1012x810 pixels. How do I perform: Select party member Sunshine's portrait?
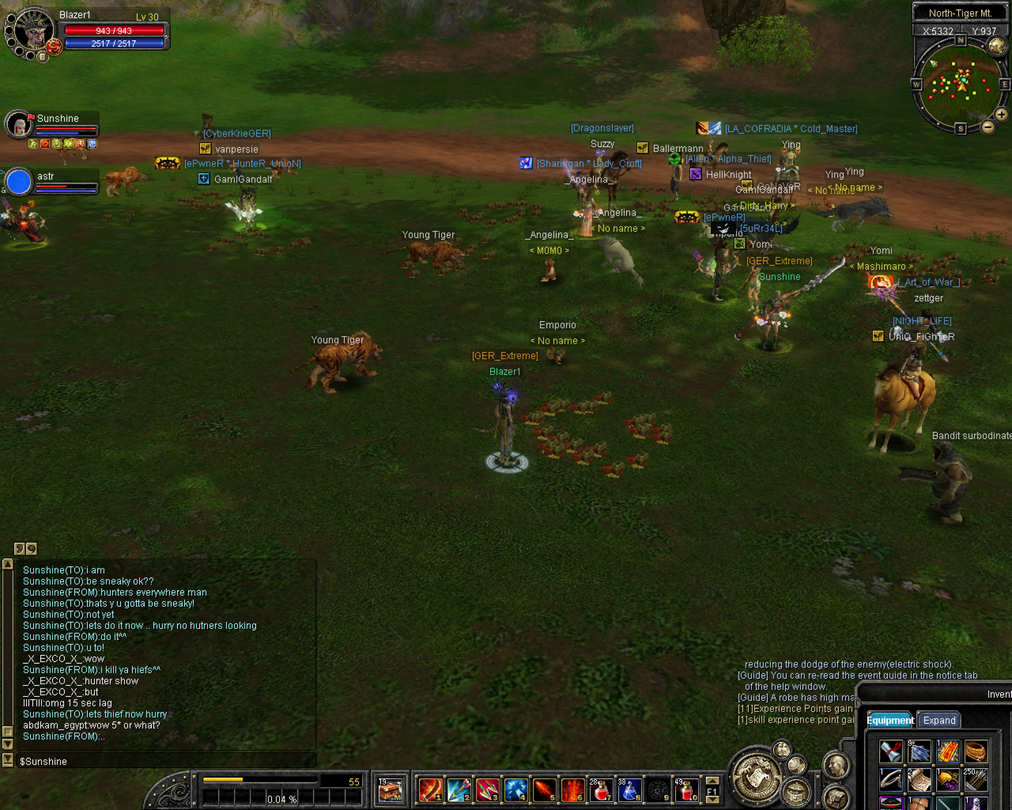18,124
